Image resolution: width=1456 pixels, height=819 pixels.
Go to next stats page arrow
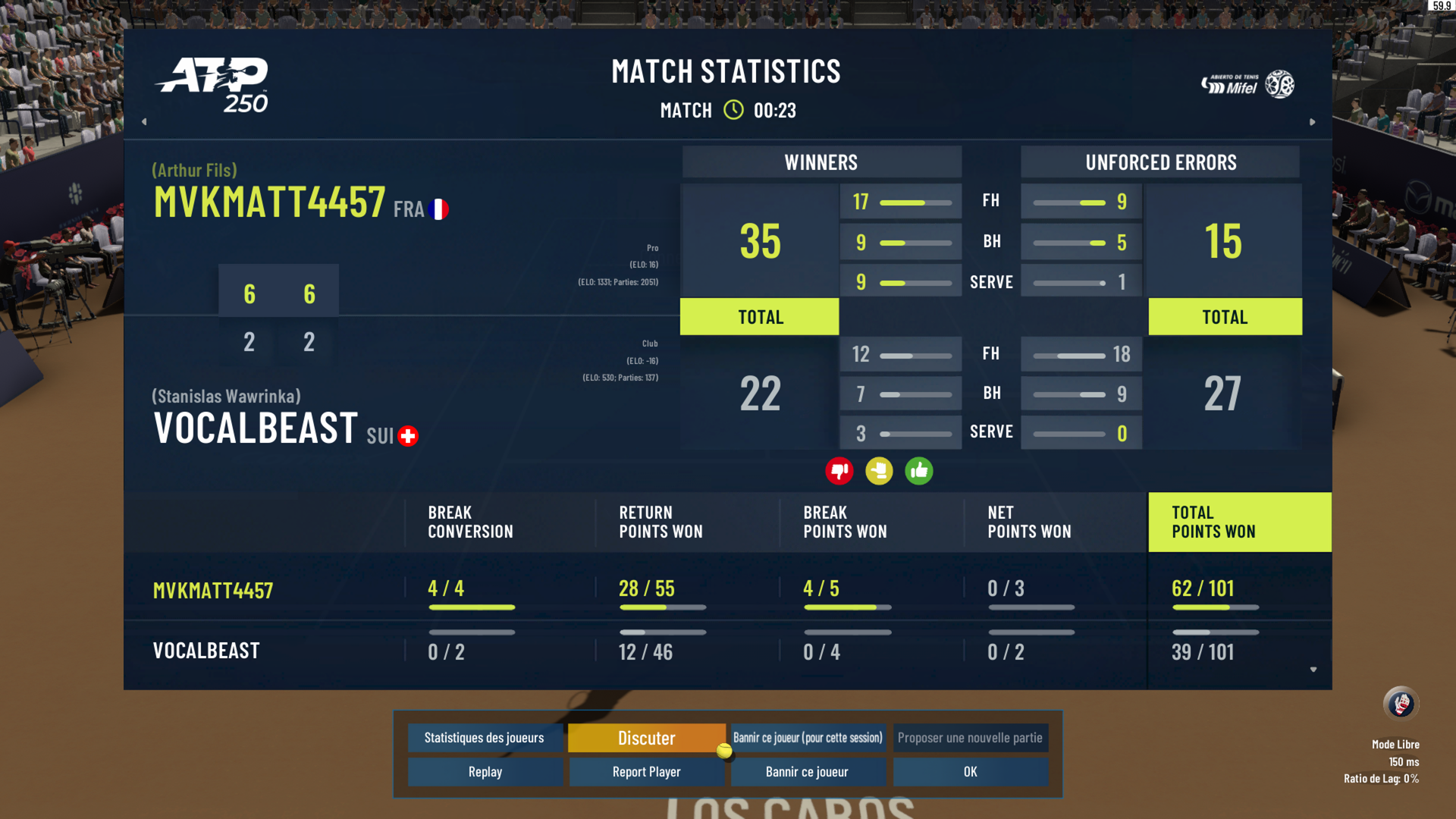pos(1312,121)
